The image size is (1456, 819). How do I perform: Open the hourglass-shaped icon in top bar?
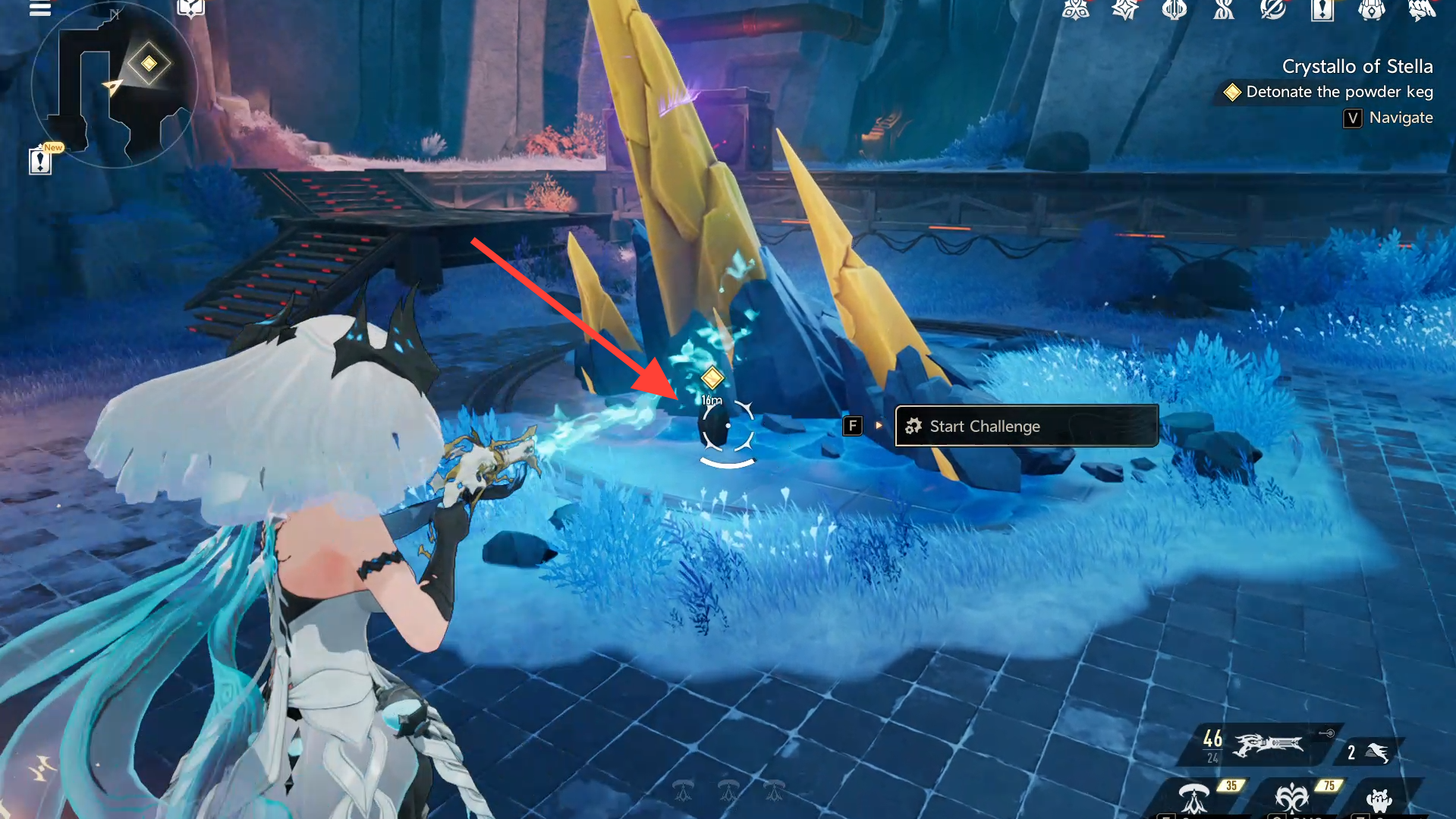click(1224, 10)
